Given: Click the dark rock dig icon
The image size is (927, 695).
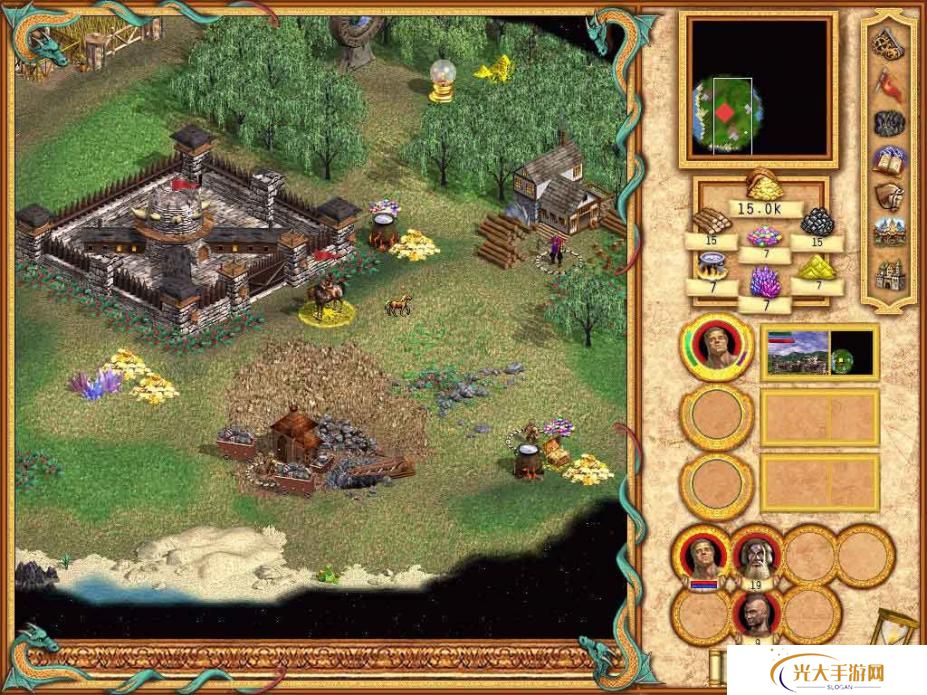Looking at the screenshot, I should click(x=886, y=122).
